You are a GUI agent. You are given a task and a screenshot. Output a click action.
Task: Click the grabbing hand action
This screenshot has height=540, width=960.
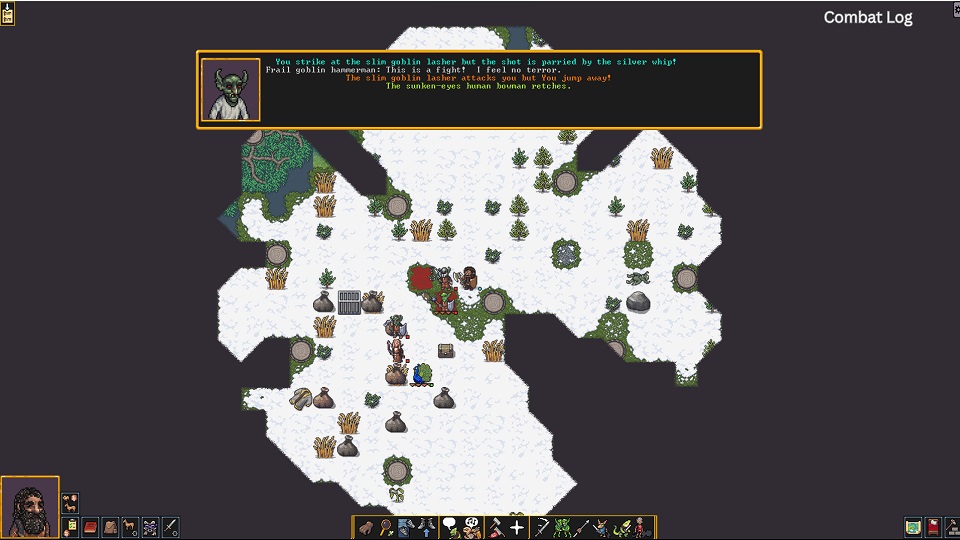pos(366,527)
